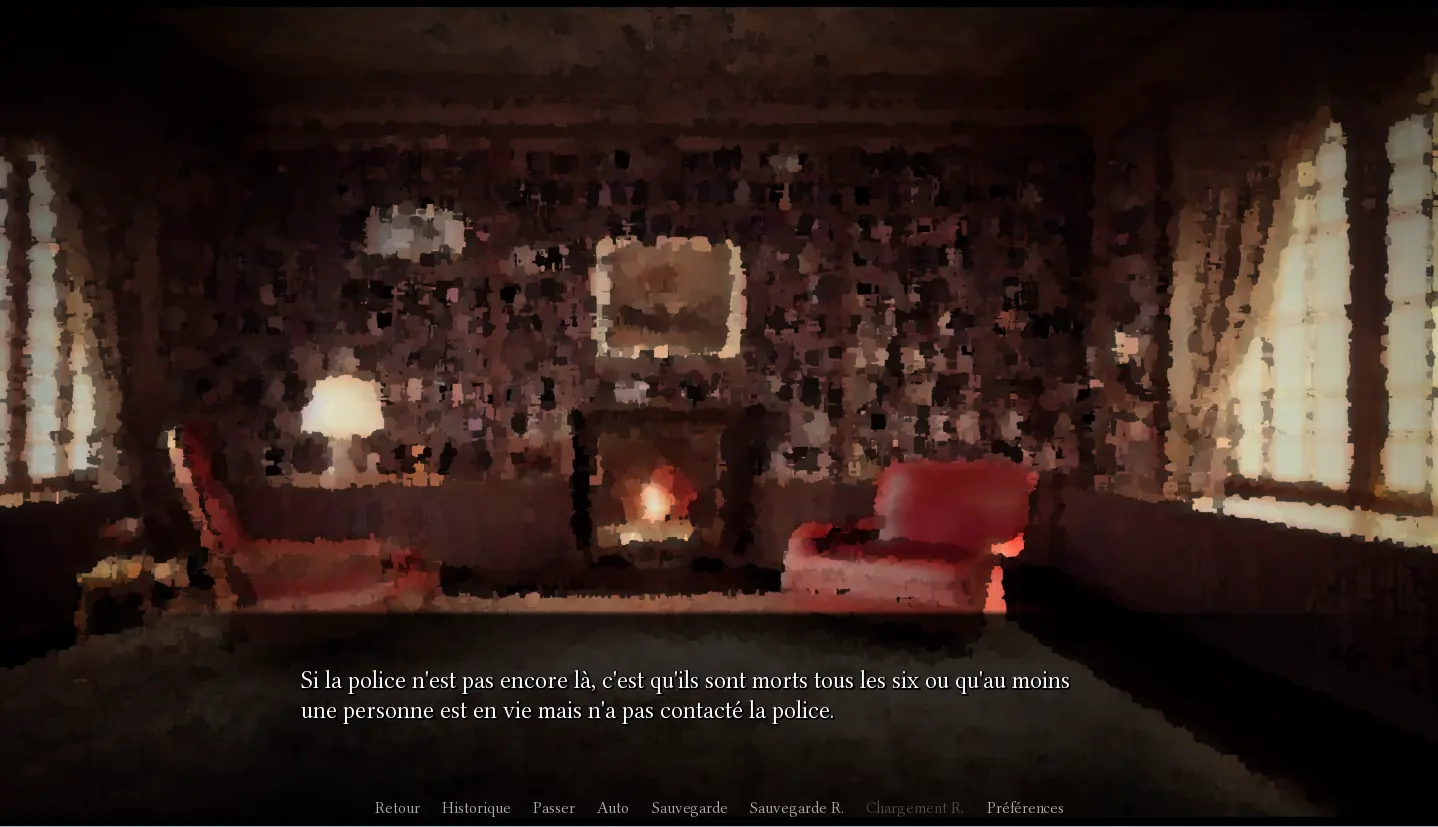Viewport: 1438px width, 827px height.
Task: Open the Préférences settings
Action: 1025,808
